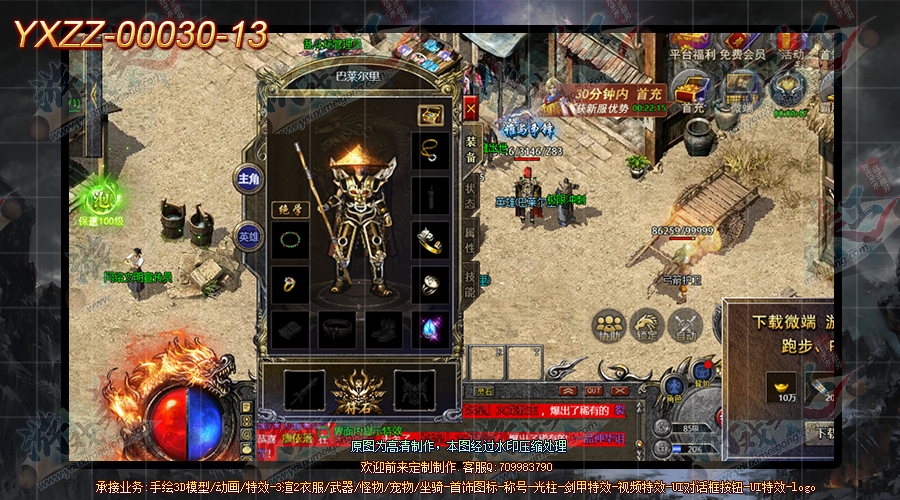The width and height of the screenshot is (900, 500).
Task: Switch to the 技能 skills tab
Action: coord(470,284)
